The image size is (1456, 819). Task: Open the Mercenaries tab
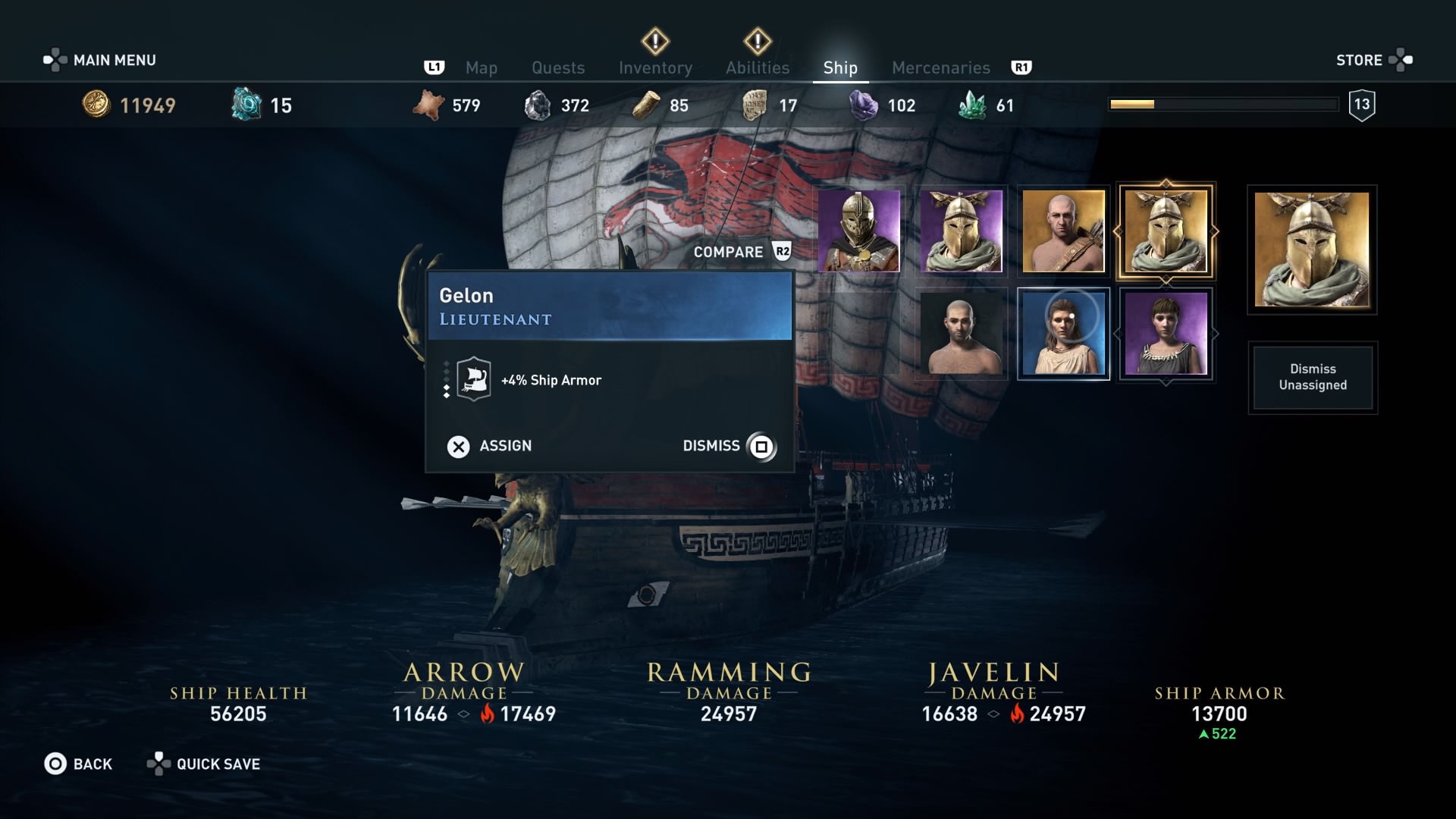(940, 68)
